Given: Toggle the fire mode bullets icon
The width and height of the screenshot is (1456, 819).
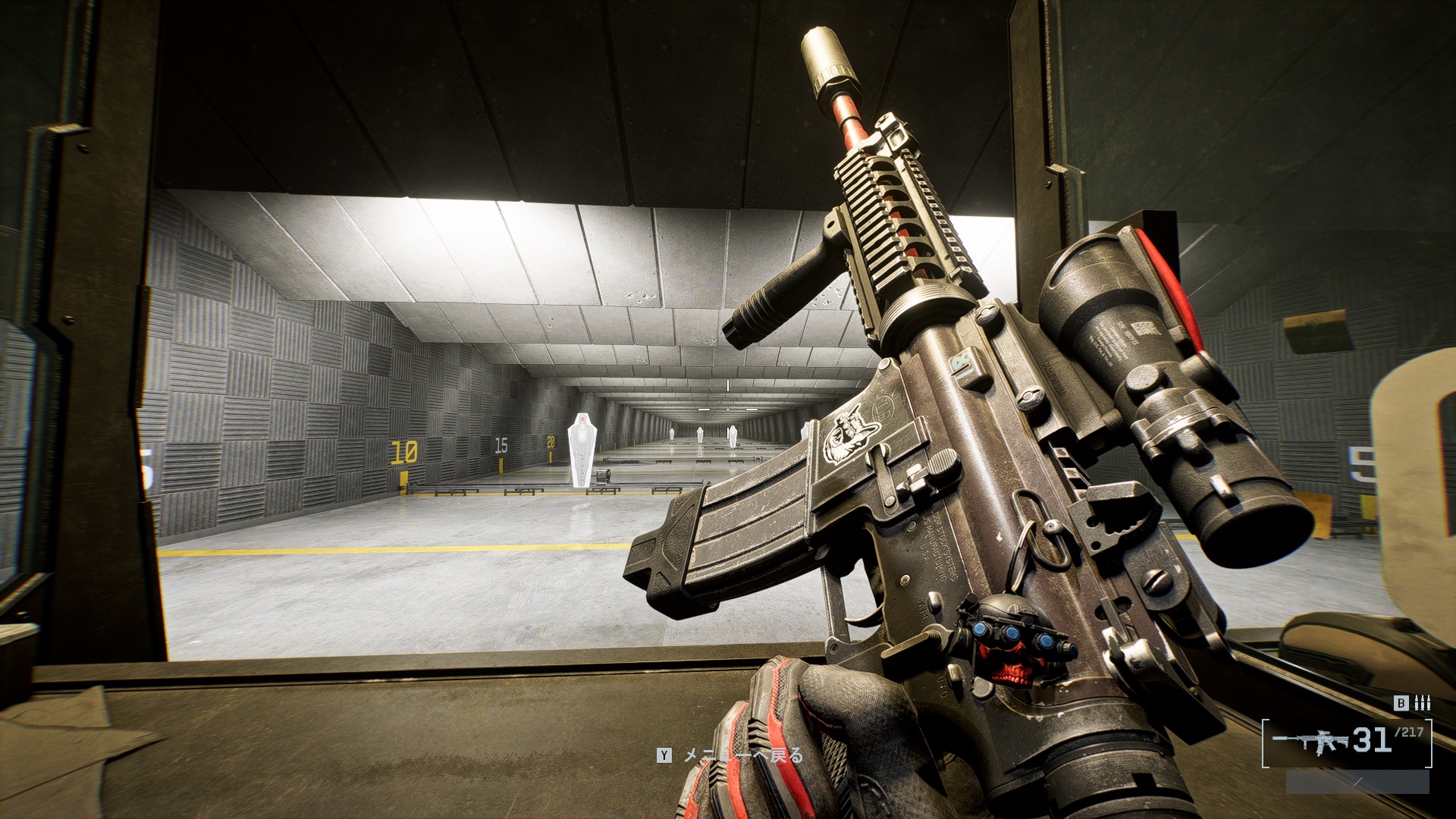Looking at the screenshot, I should pos(1423,703).
